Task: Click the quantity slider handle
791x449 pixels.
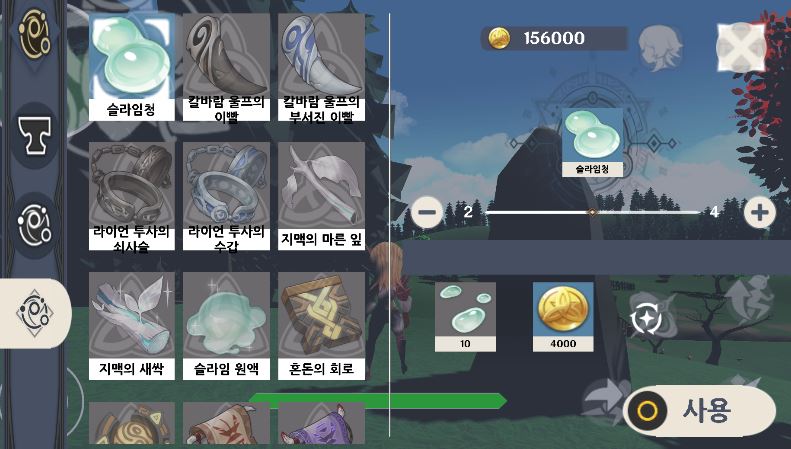Action: (x=592, y=212)
